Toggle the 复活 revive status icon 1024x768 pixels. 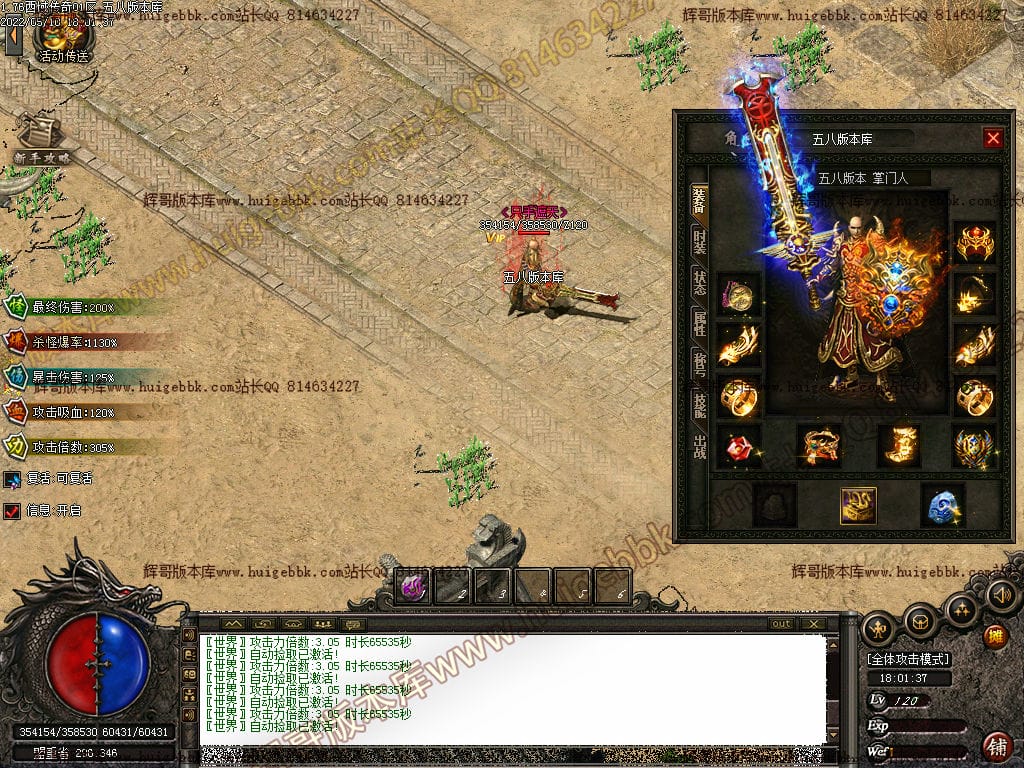pyautogui.click(x=12, y=479)
